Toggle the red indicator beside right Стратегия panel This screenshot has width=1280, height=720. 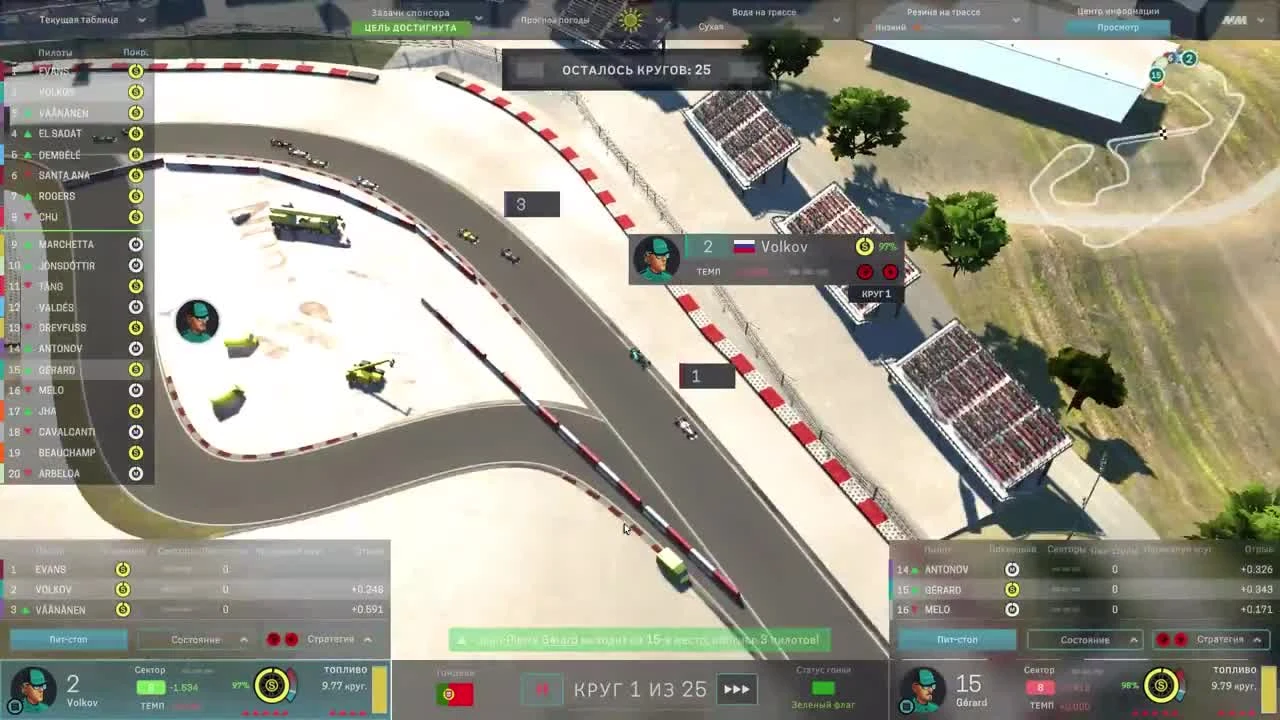1161,641
